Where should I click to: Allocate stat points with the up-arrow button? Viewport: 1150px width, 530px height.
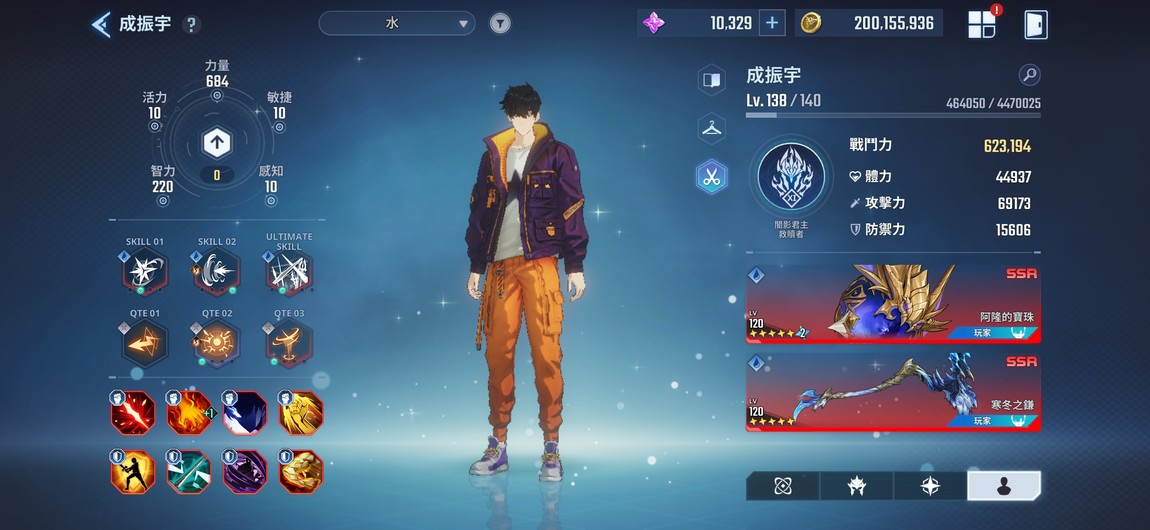(217, 143)
